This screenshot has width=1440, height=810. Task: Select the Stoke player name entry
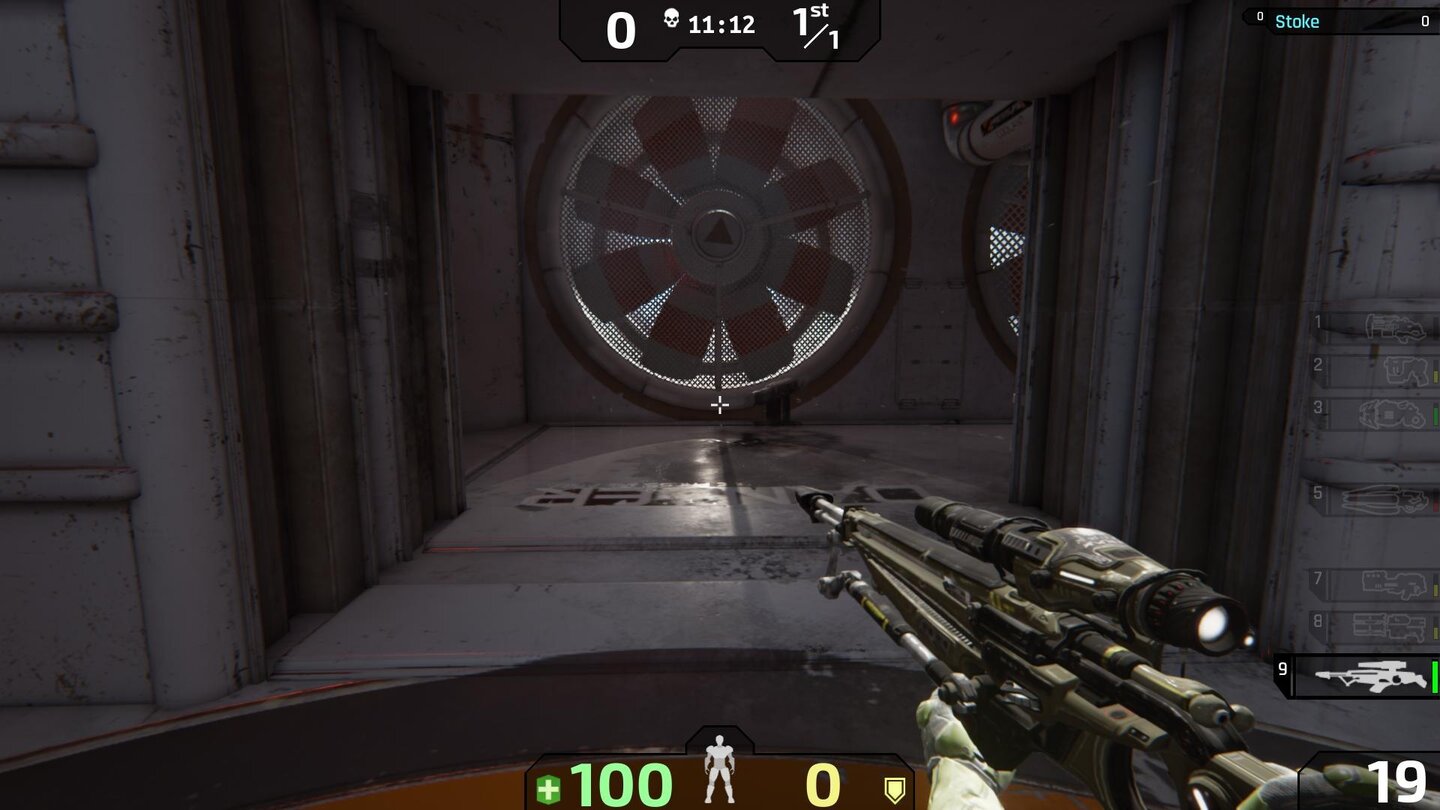[x=1297, y=21]
